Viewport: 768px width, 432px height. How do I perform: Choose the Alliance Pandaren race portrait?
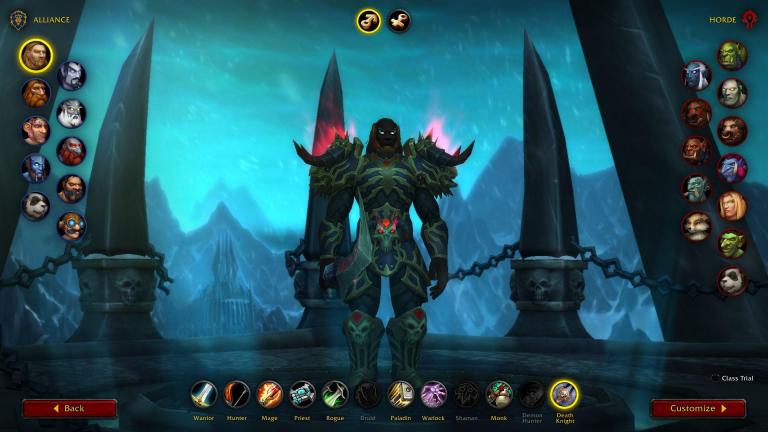36,205
